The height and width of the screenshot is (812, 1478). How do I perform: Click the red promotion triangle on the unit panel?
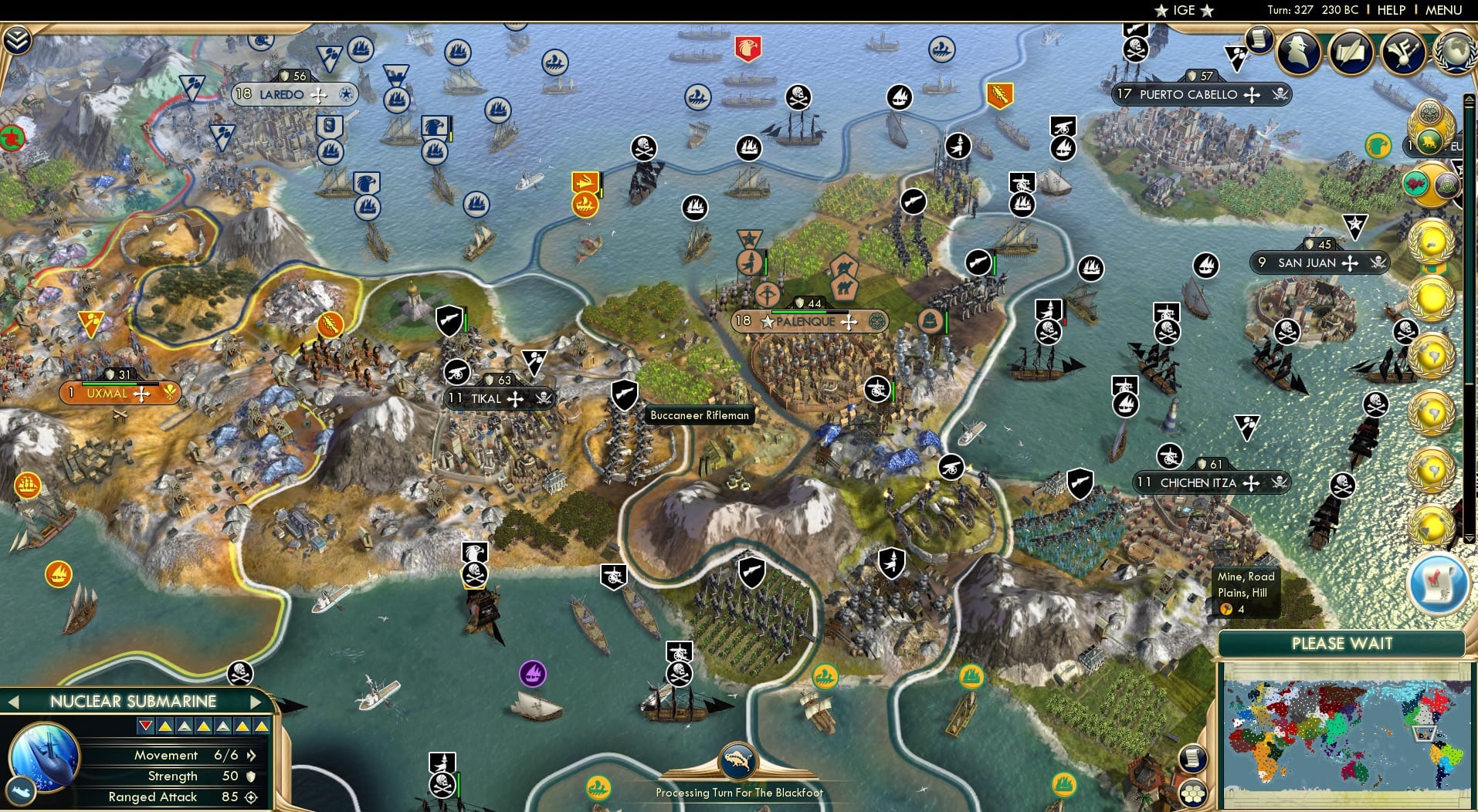[x=145, y=726]
